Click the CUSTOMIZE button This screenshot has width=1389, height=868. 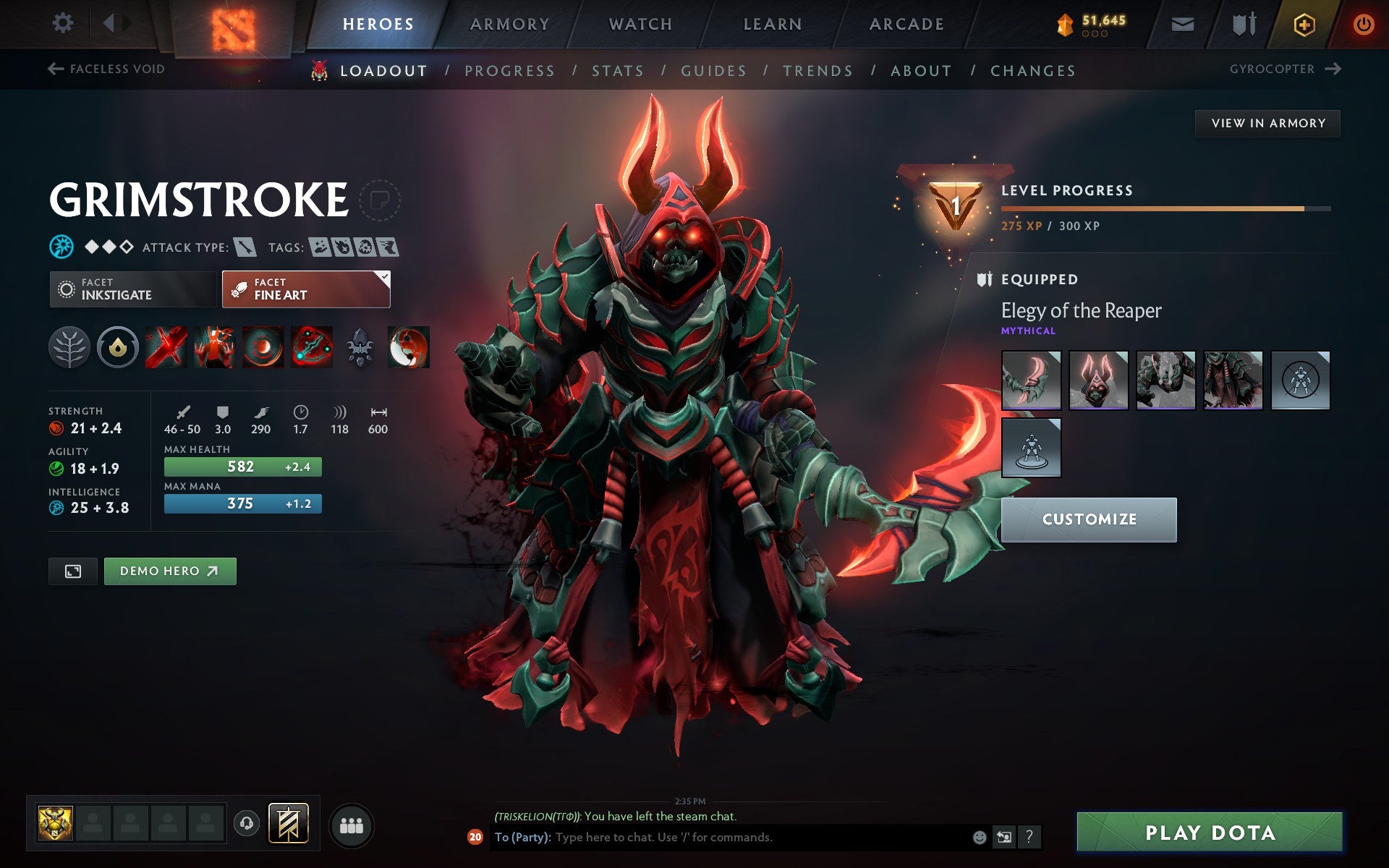1089,519
